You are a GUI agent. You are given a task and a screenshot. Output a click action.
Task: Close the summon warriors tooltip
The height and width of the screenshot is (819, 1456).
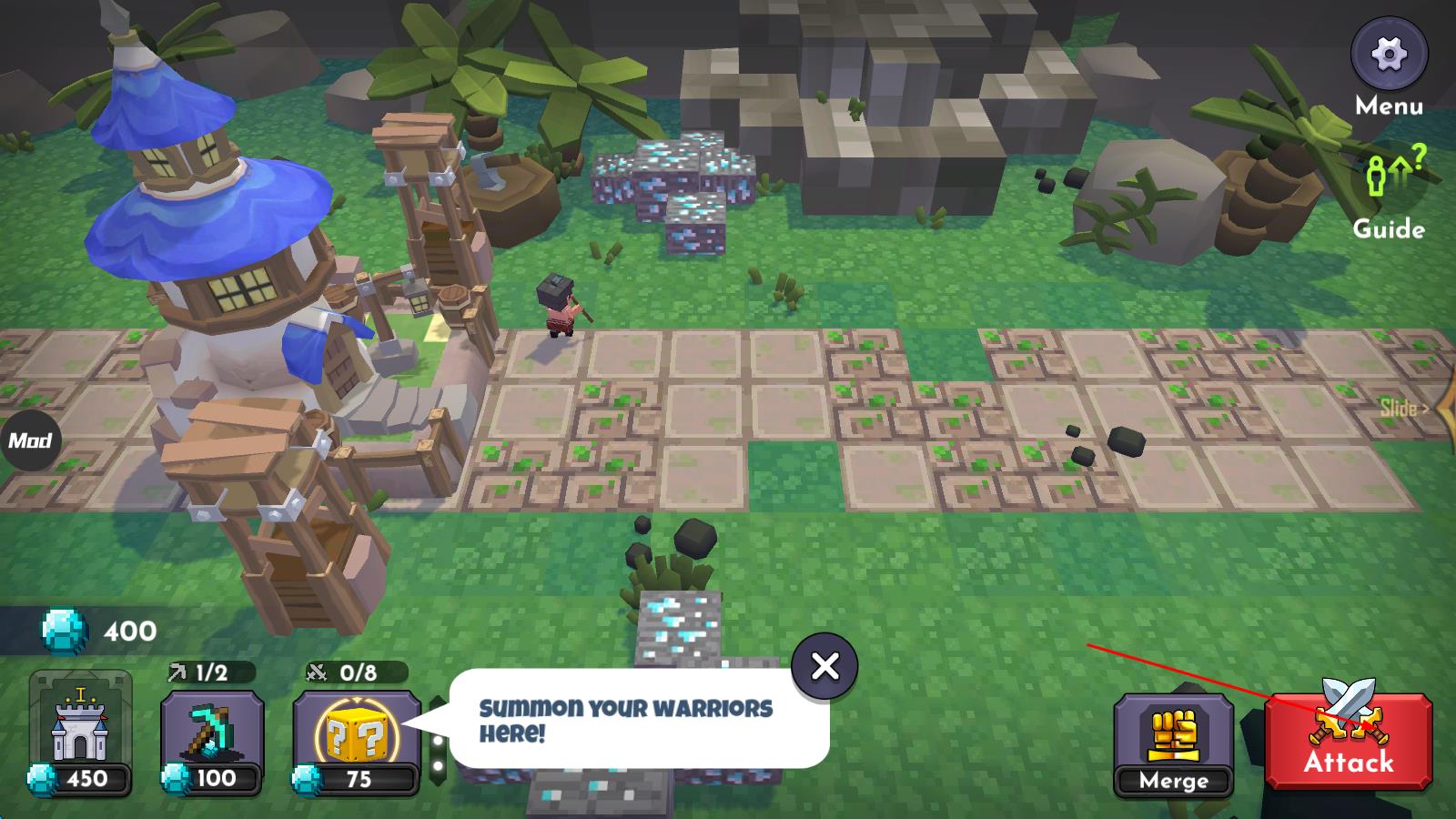click(x=824, y=666)
